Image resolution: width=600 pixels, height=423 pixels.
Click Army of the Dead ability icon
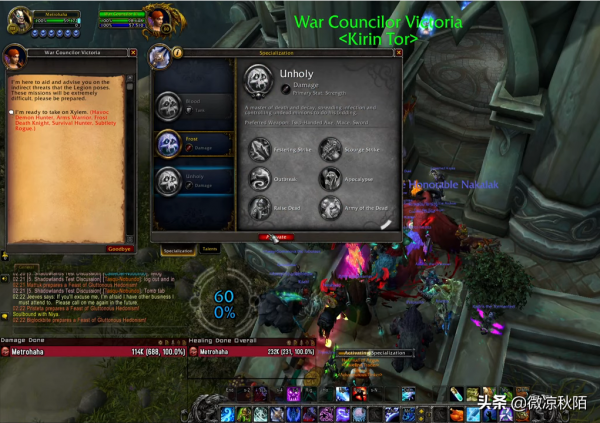332,207
